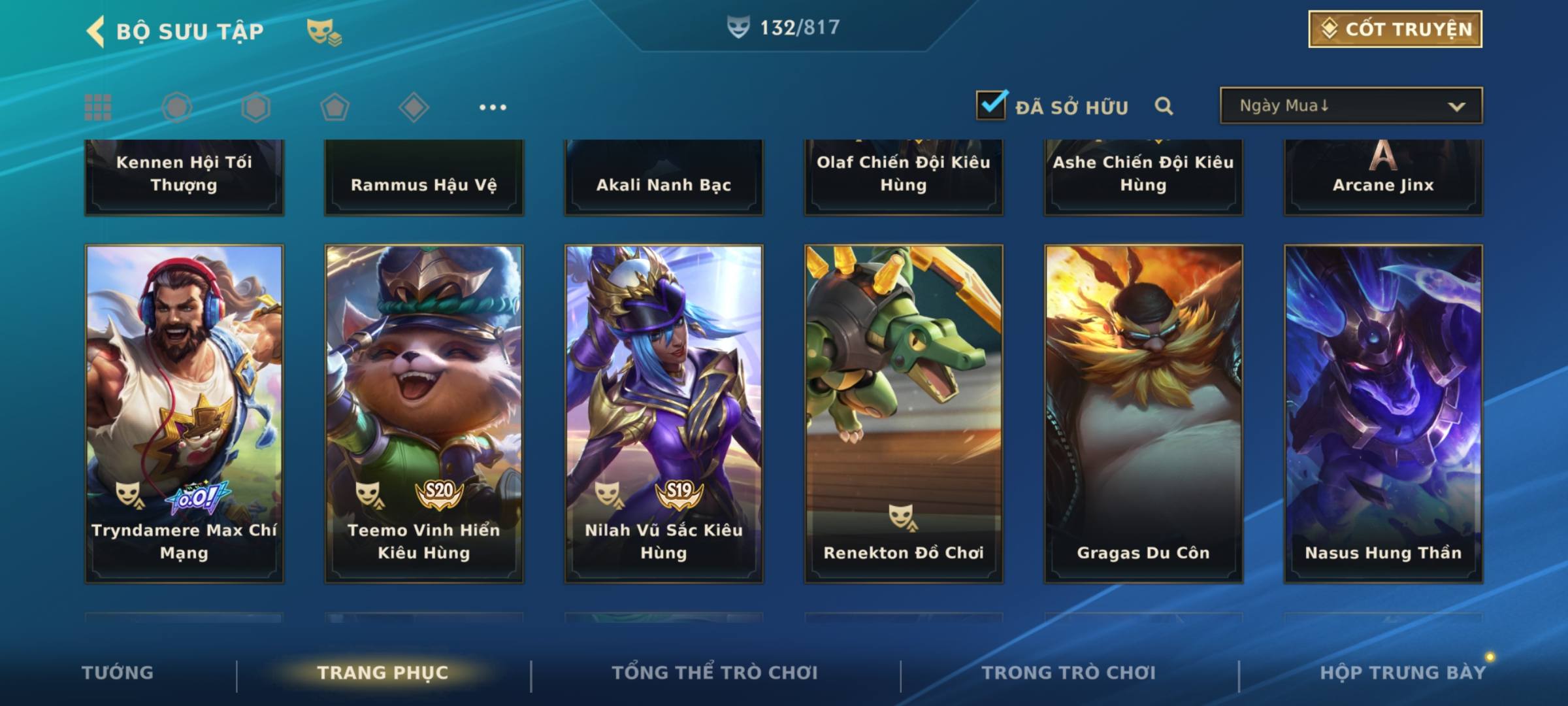Go back from Bộ Sưu Tập

(96, 31)
